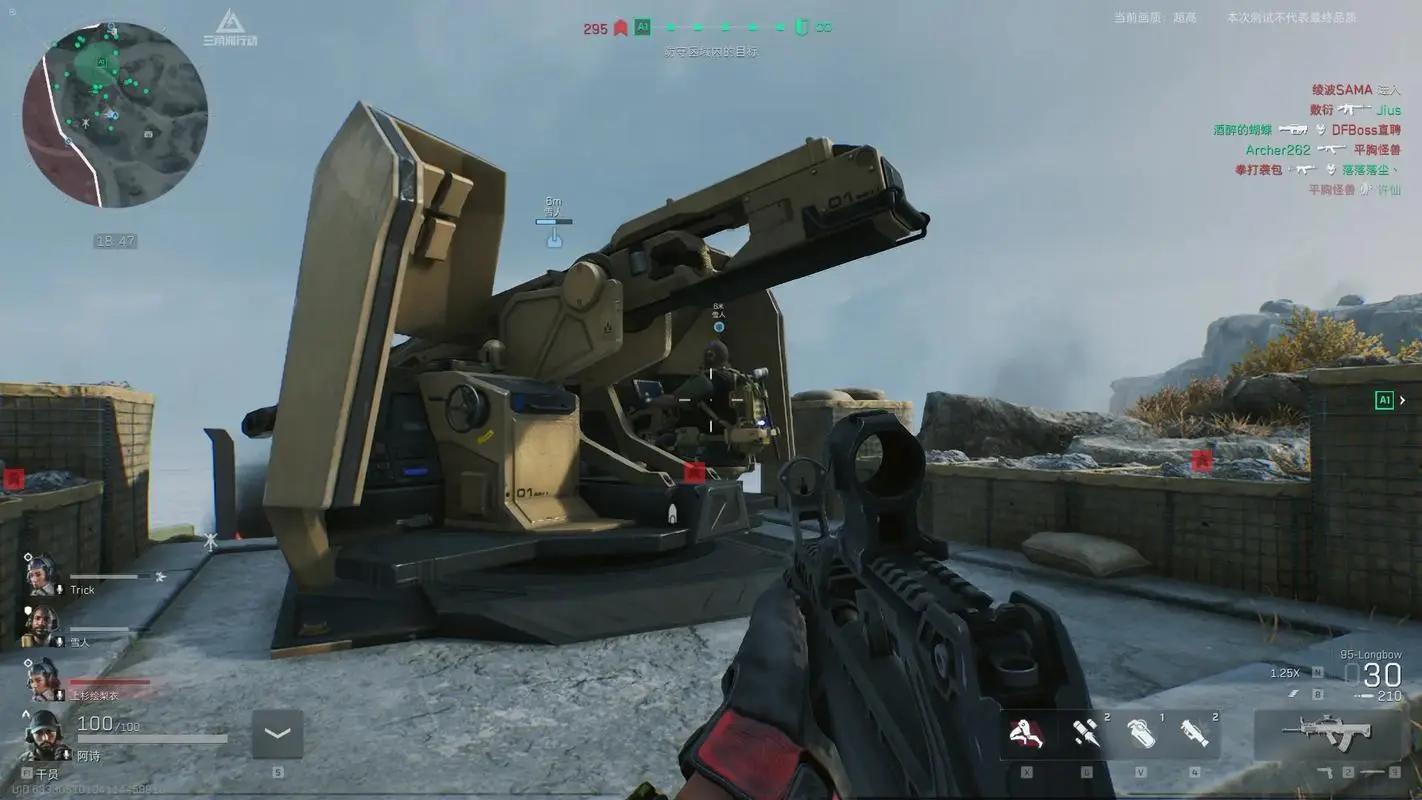Viewport: 1422px width, 800px height.
Task: Open the circular minimap
Action: [x=115, y=115]
